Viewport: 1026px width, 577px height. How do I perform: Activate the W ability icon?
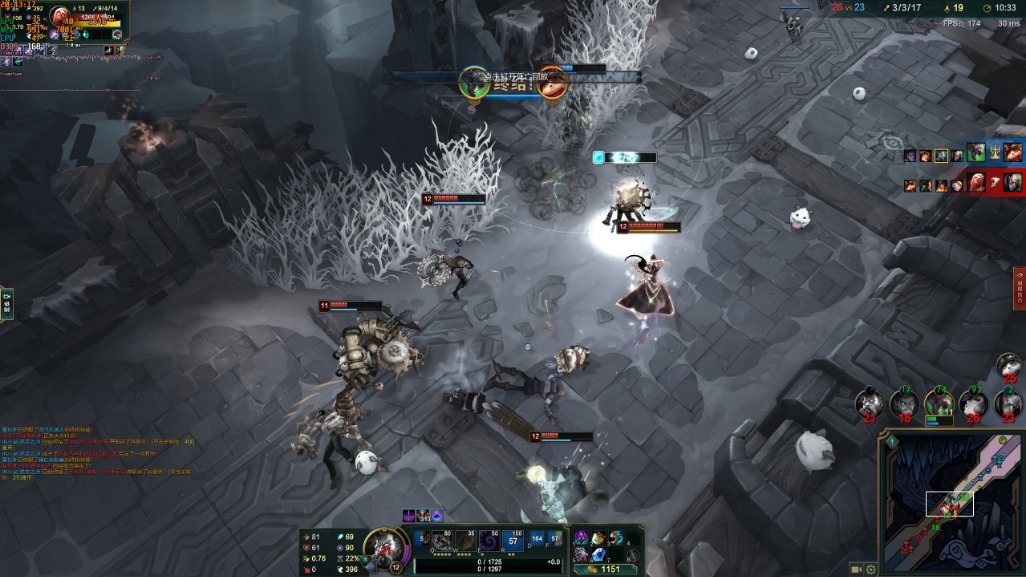(467, 541)
